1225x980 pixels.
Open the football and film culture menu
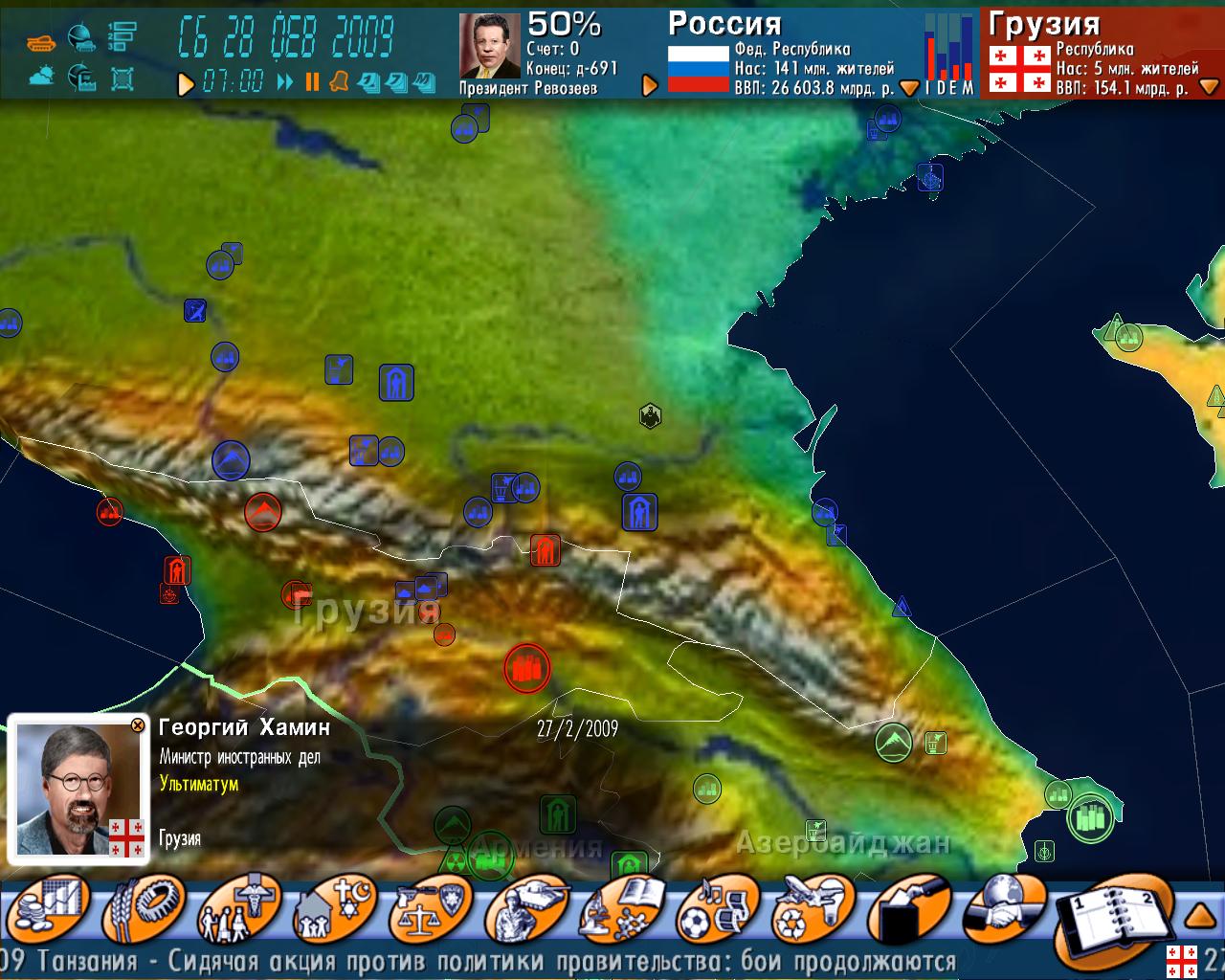(717, 908)
